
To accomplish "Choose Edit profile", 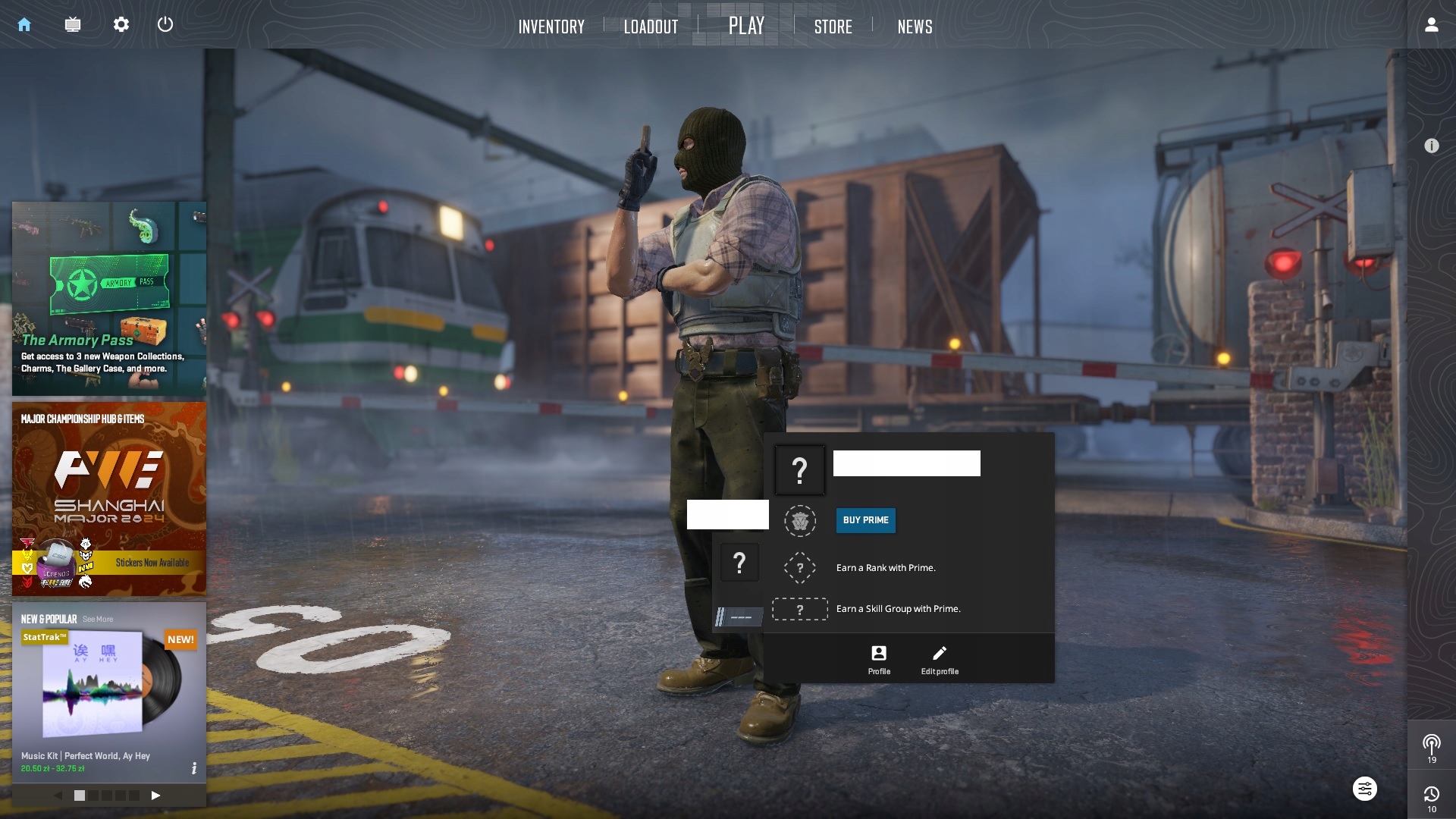I will [940, 659].
